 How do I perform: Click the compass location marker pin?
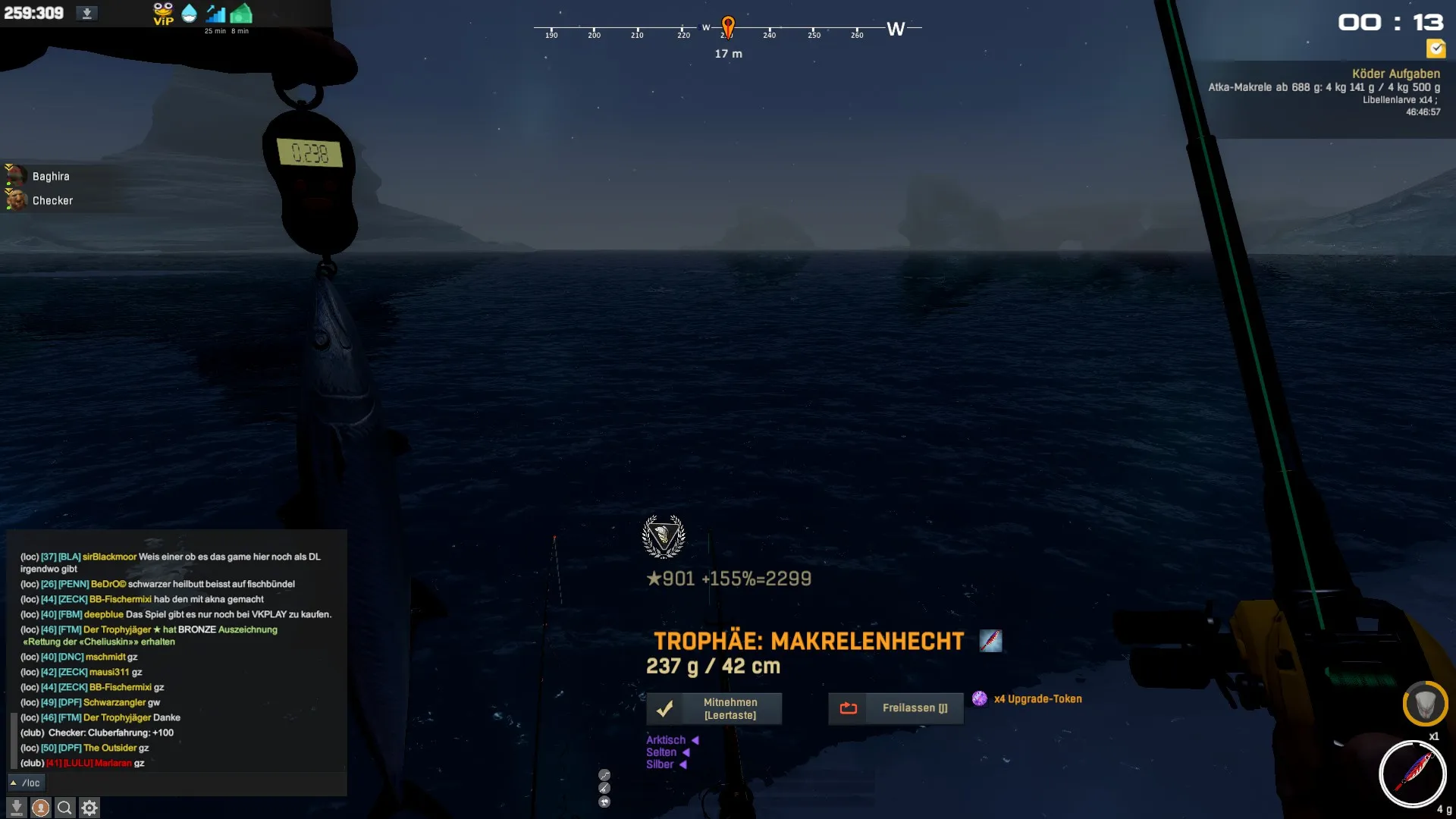click(x=728, y=26)
